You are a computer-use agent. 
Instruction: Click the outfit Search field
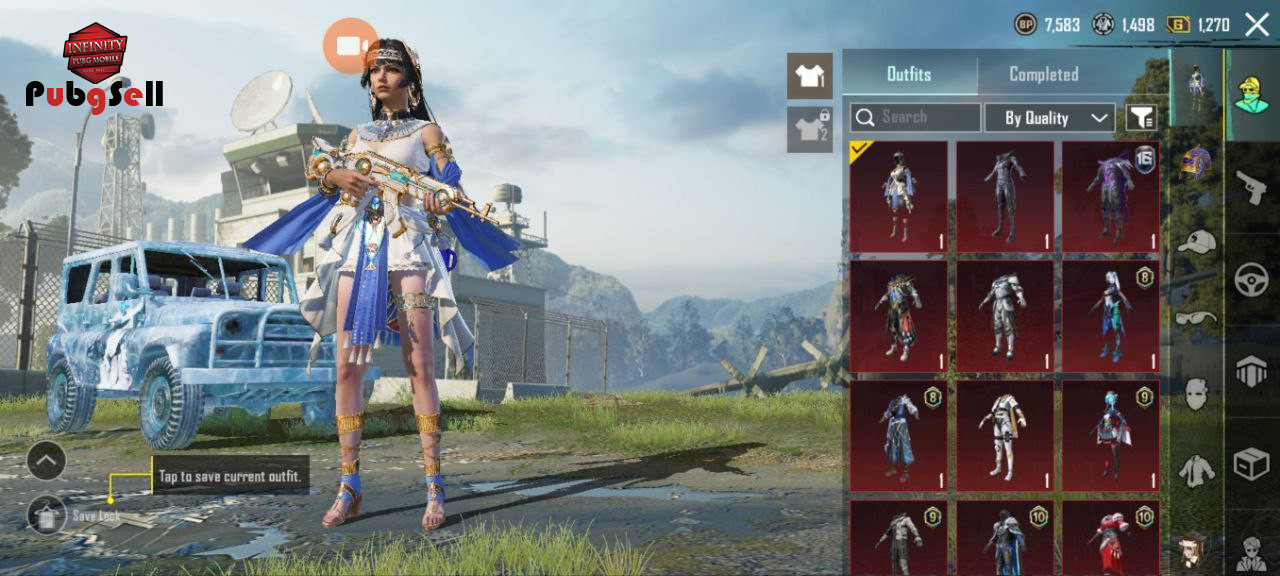[915, 118]
